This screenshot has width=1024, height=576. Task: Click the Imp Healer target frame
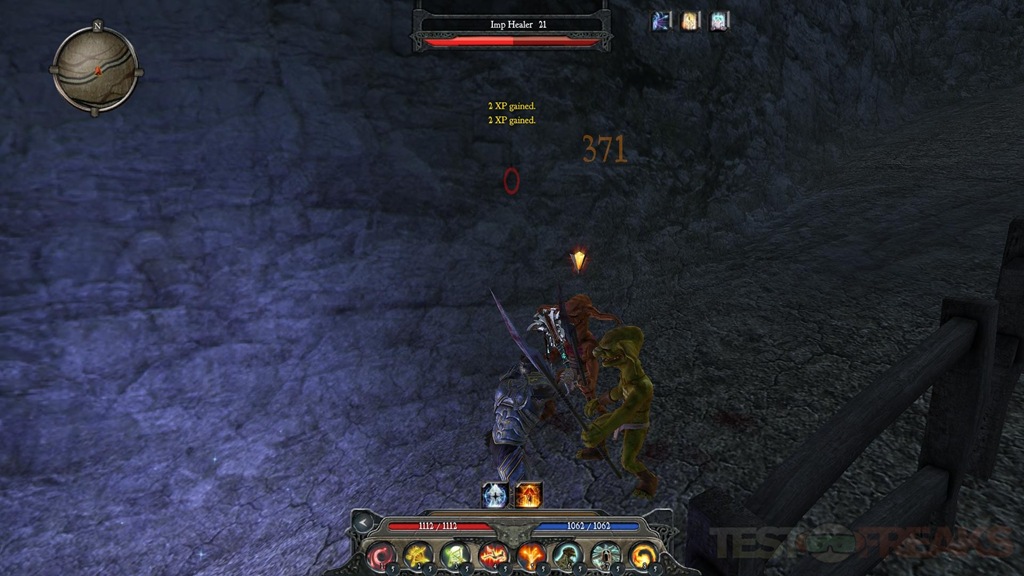[x=511, y=28]
